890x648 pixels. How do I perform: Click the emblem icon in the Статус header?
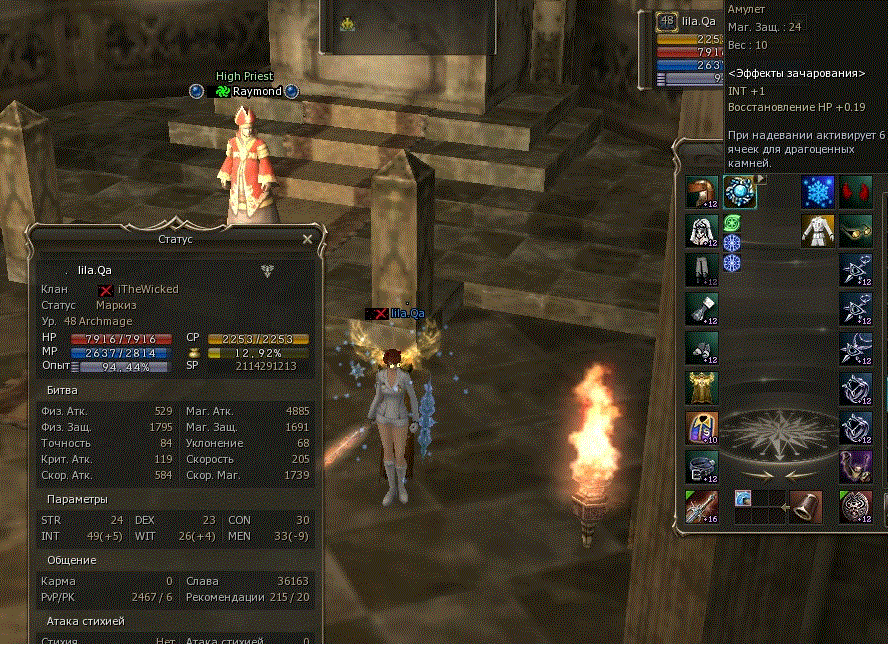(267, 270)
